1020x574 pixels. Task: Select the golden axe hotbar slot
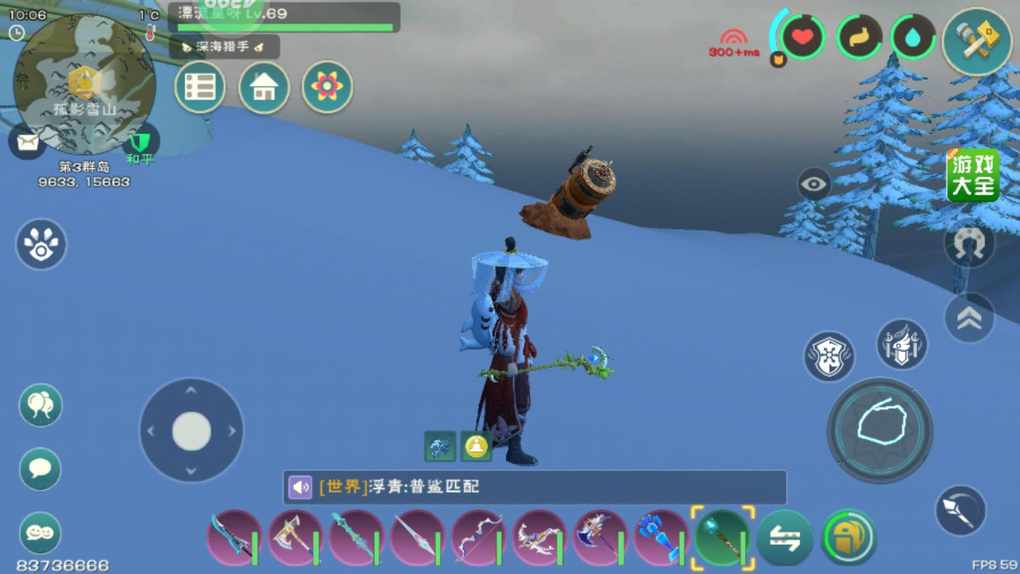tap(293, 539)
